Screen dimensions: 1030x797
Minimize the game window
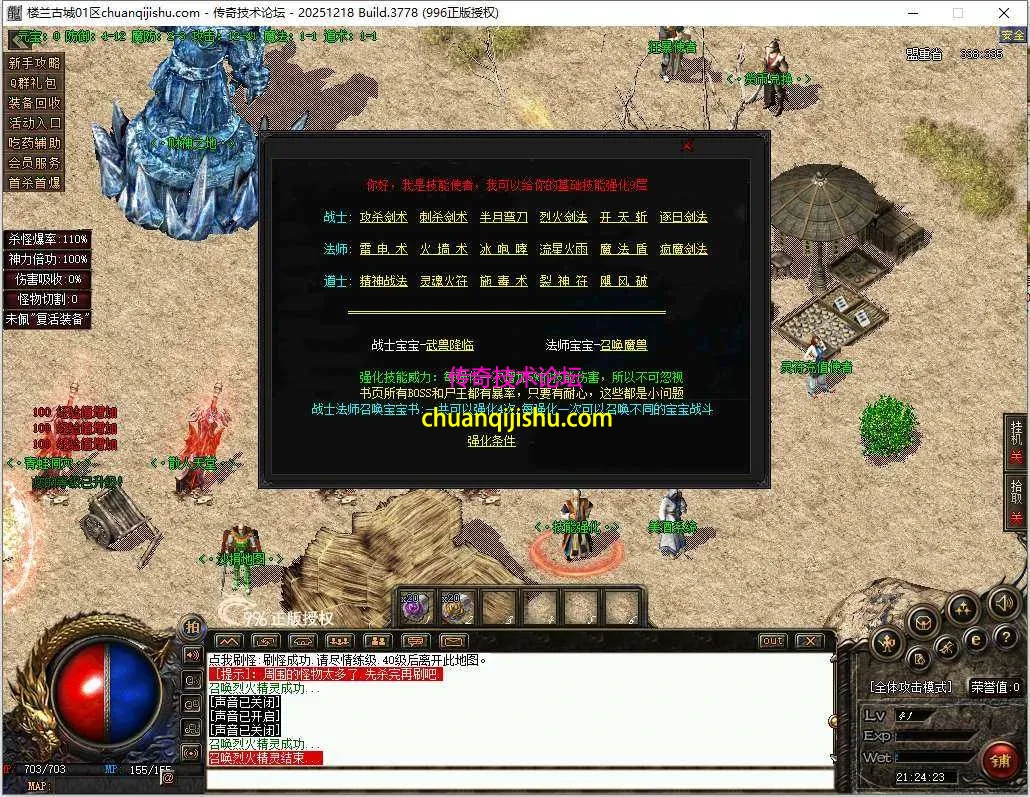tap(914, 13)
